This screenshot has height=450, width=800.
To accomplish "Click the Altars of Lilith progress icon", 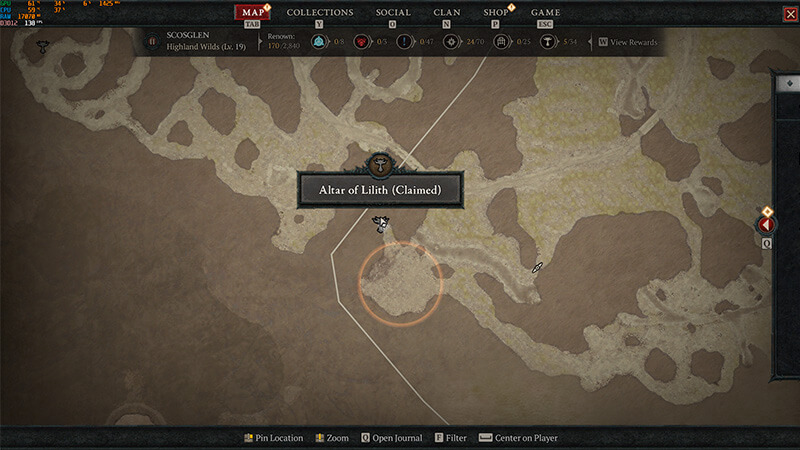I will click(x=548, y=42).
